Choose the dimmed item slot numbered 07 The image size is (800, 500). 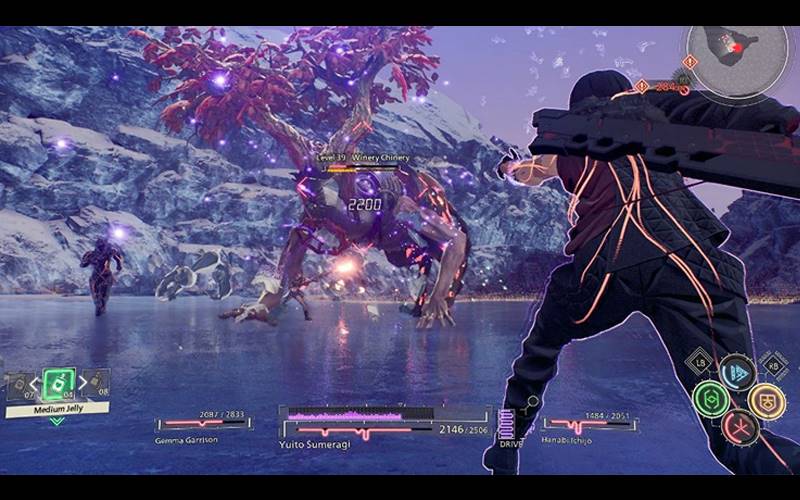point(20,385)
